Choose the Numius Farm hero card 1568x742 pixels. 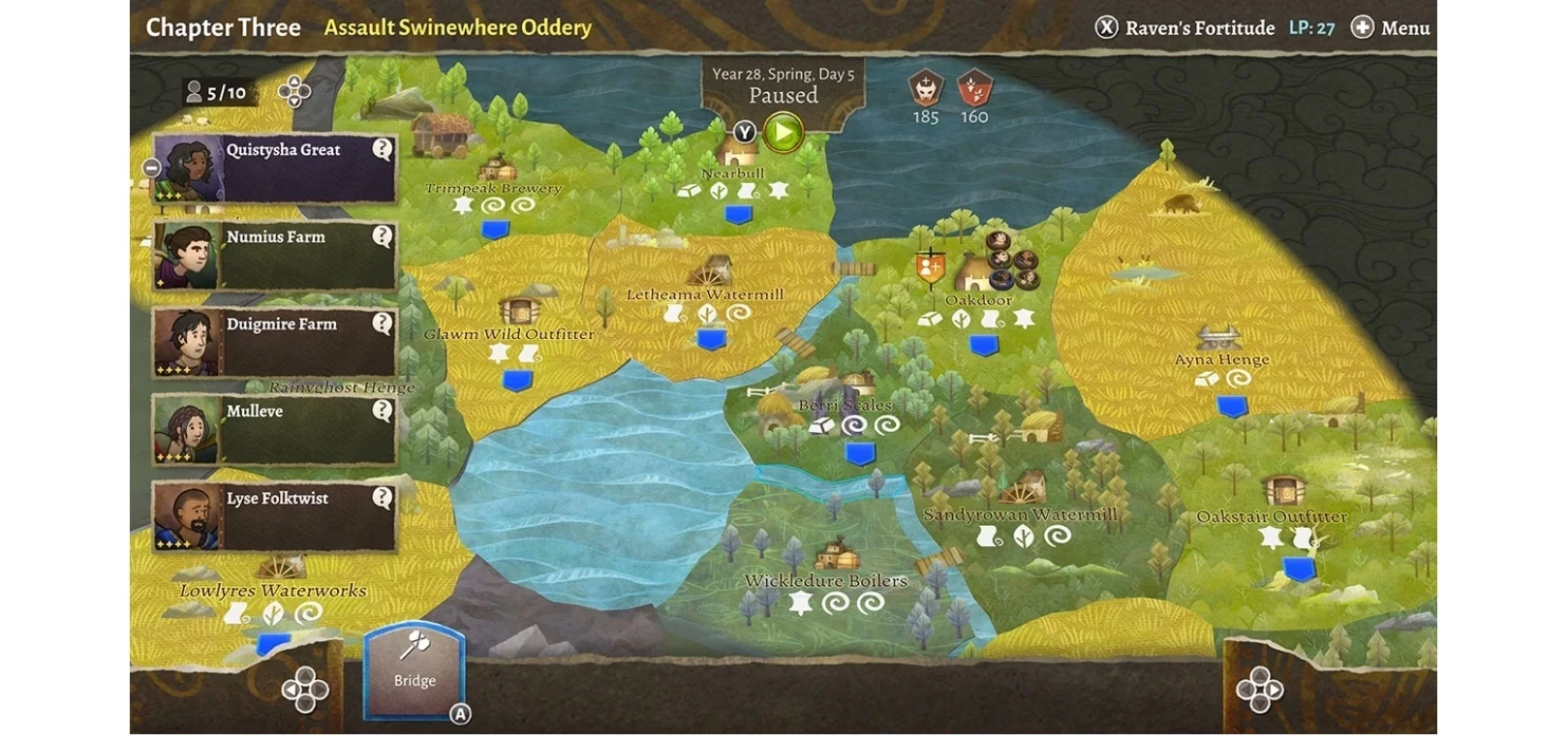tap(276, 257)
